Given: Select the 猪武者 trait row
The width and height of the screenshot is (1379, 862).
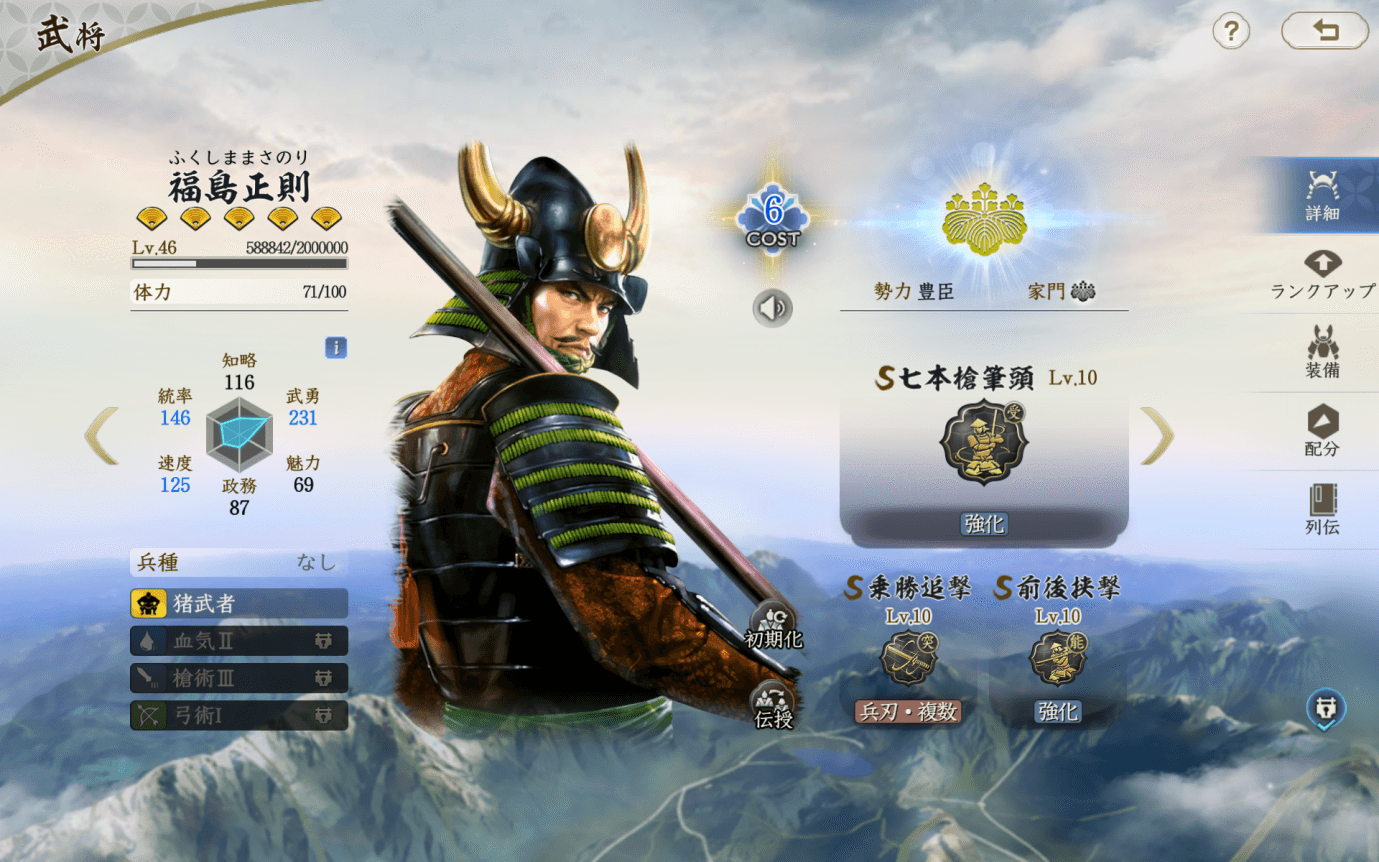Looking at the screenshot, I should (x=239, y=603).
